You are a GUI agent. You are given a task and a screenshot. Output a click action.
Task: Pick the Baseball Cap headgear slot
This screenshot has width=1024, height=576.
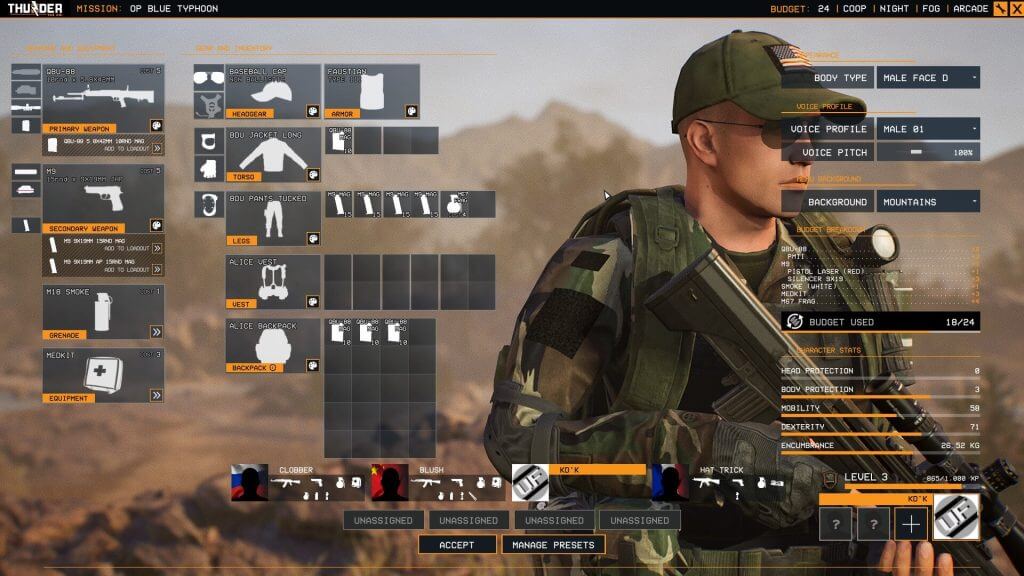[272, 92]
